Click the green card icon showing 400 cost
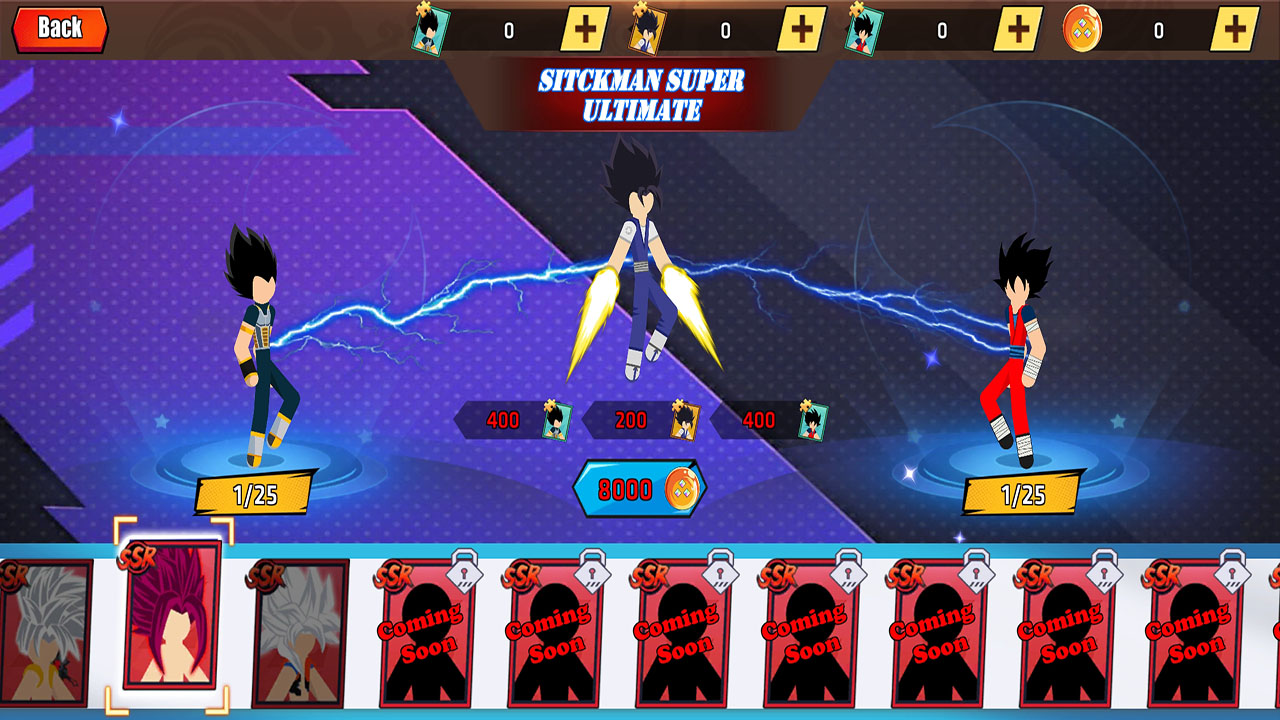This screenshot has width=1280, height=720. tap(558, 420)
